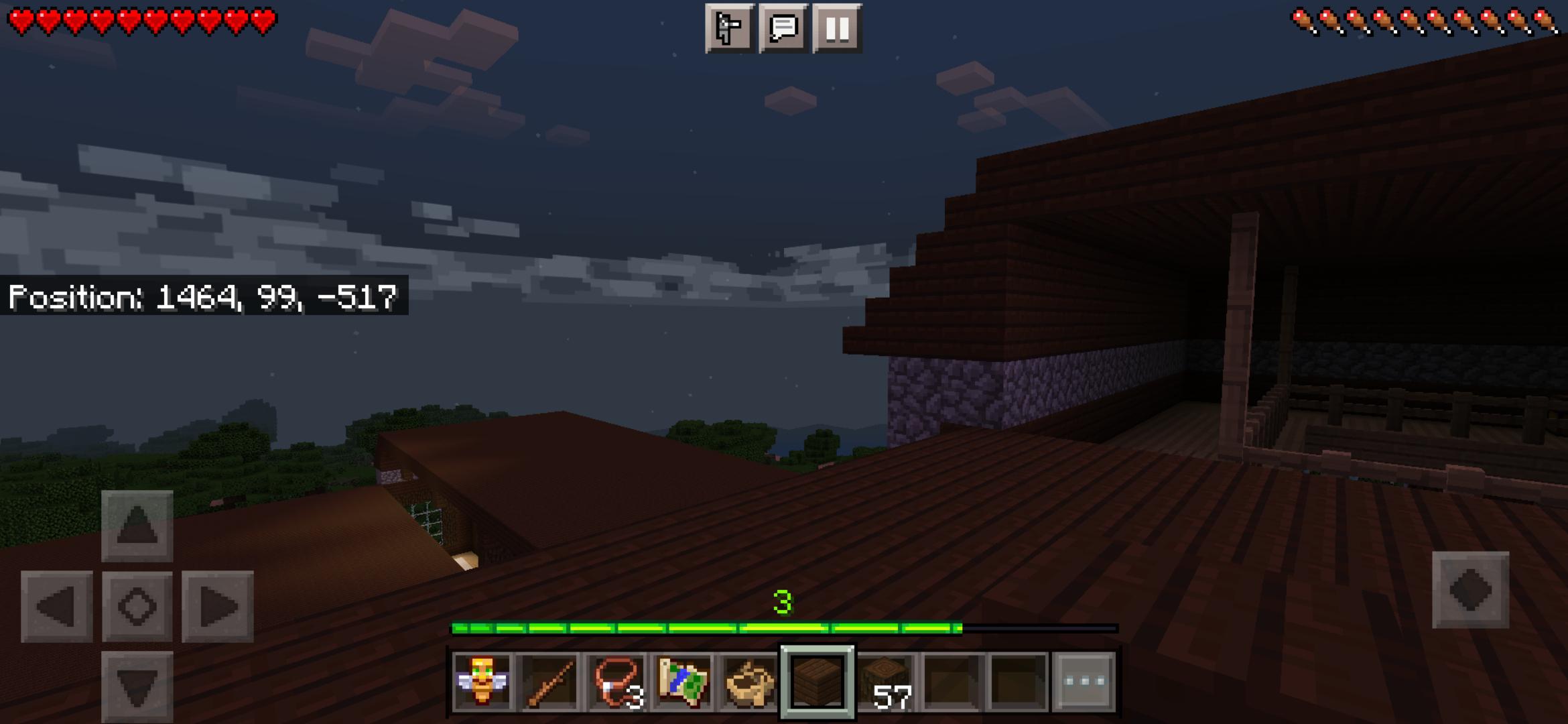The width and height of the screenshot is (1568, 724).
Task: Click the Position coordinates text overlay
Action: [x=201, y=295]
